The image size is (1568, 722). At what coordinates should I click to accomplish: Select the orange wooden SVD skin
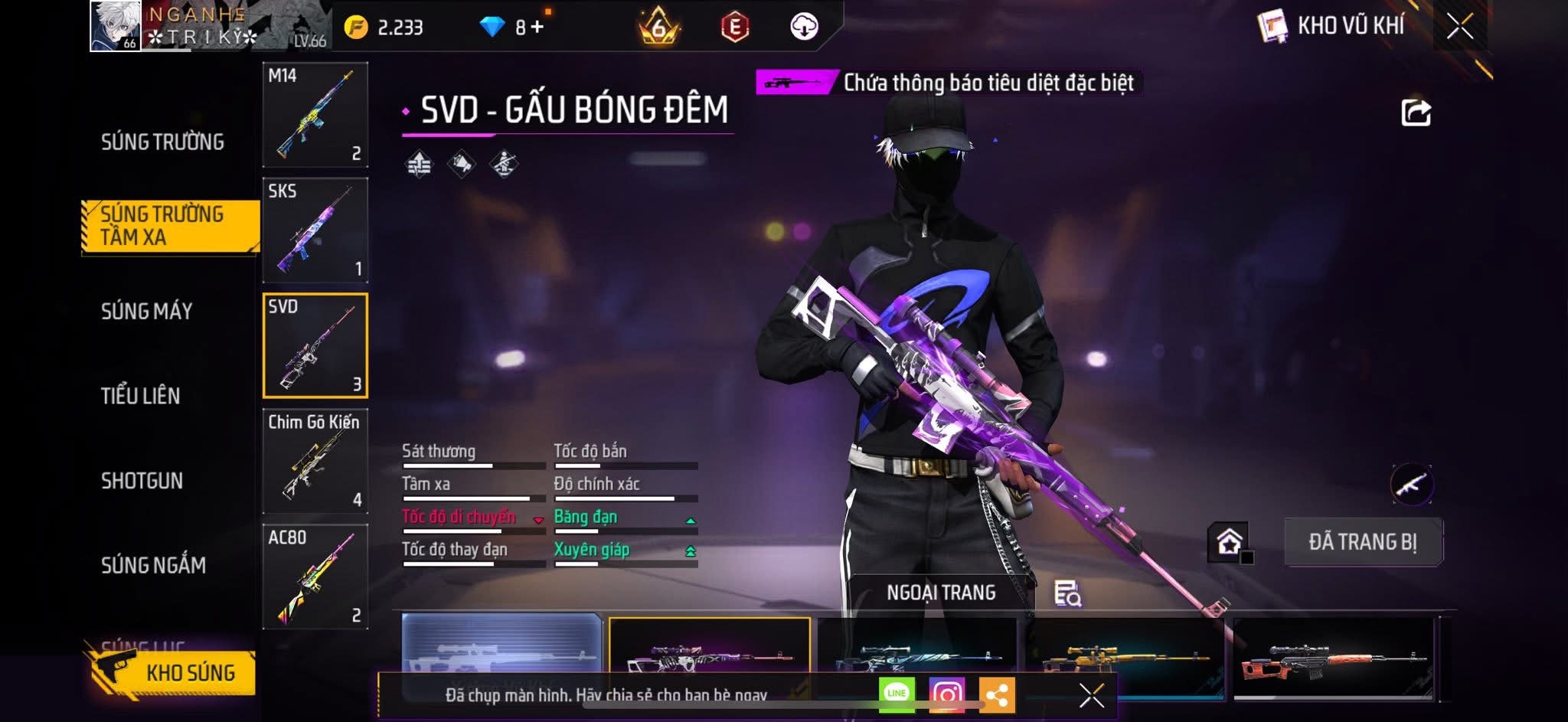pos(1334,658)
